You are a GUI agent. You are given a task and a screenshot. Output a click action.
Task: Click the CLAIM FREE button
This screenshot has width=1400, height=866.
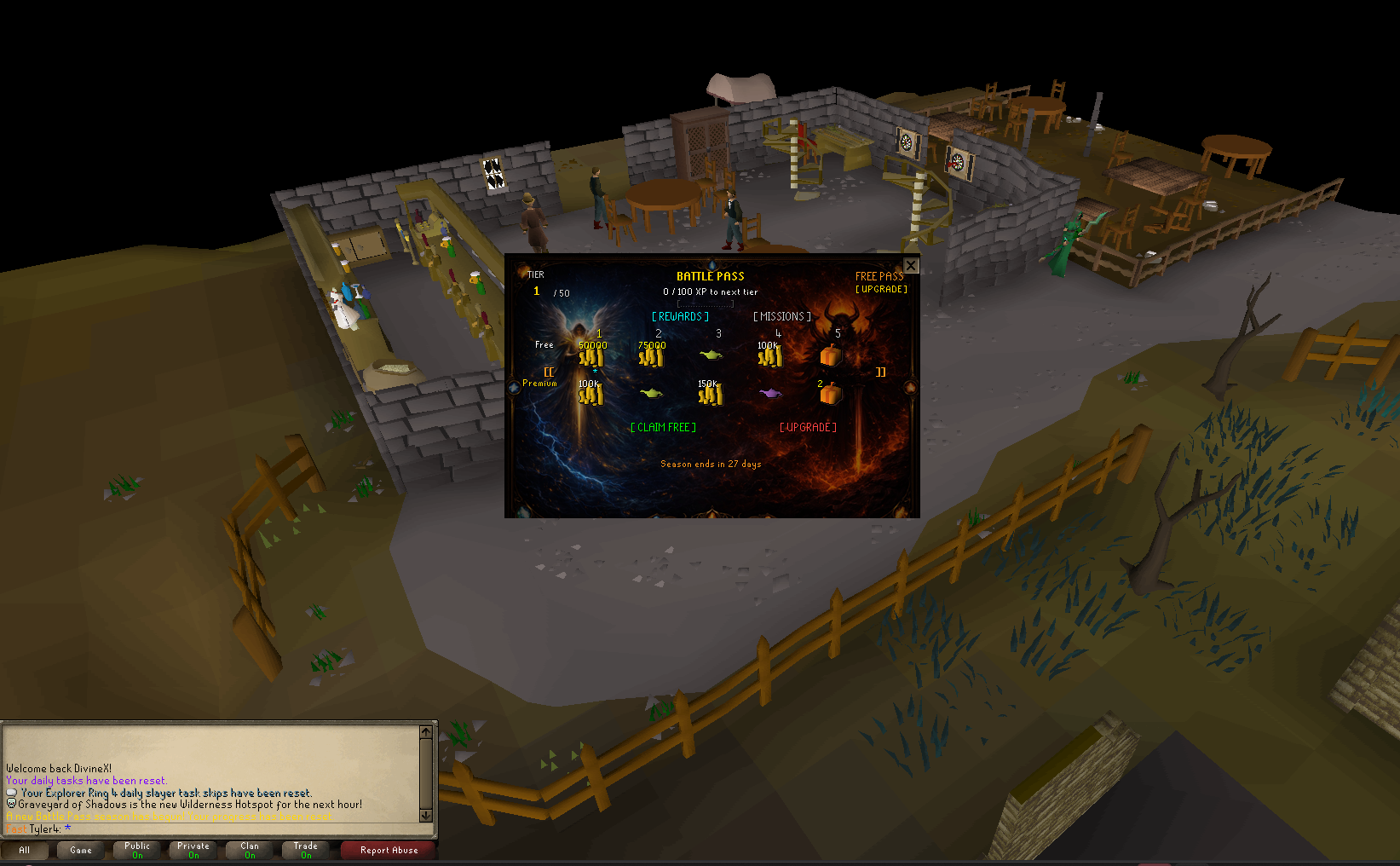tap(663, 427)
